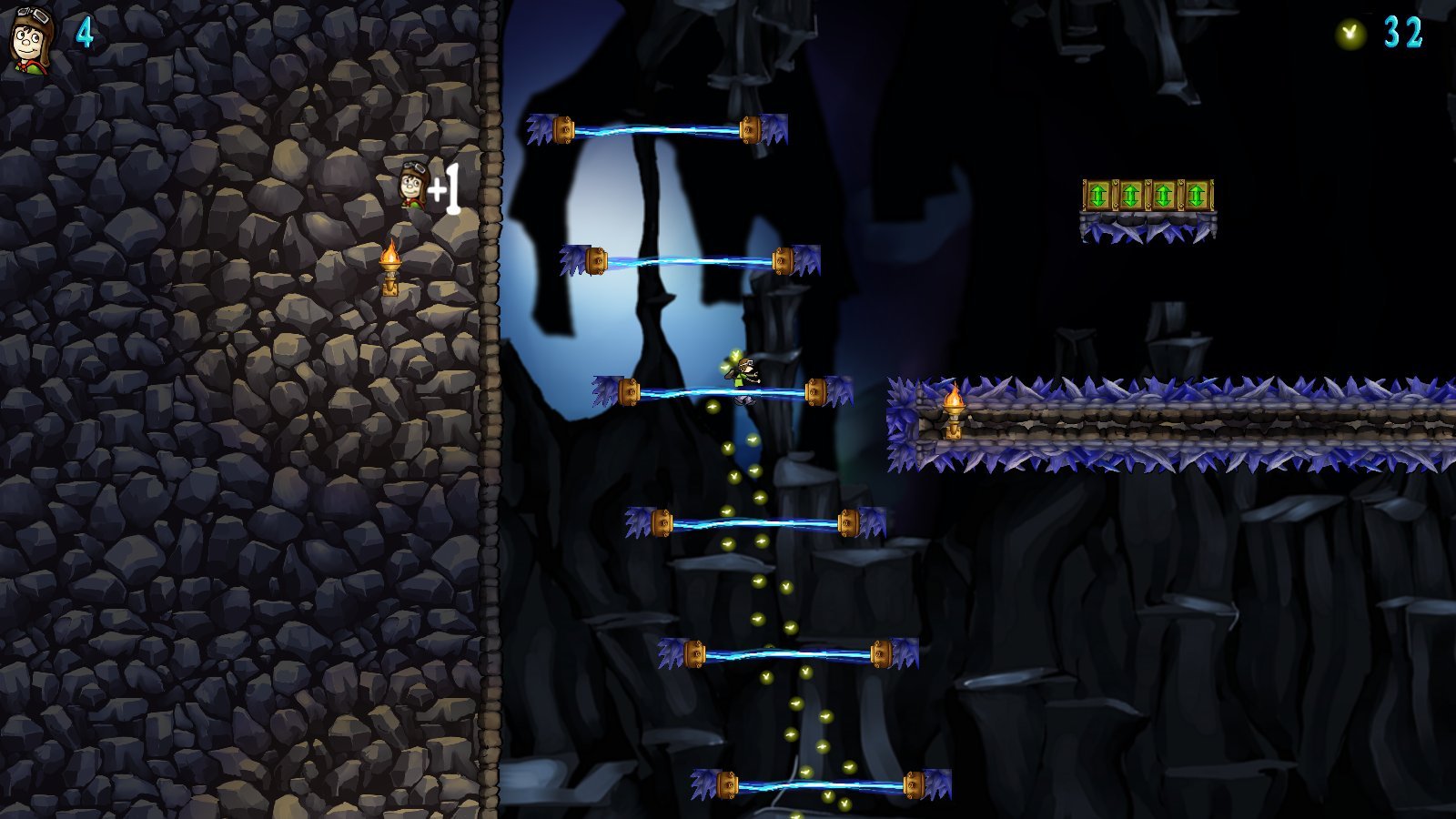Click the rightmost green up-arrow block
The width and height of the screenshot is (1456, 819).
[x=1198, y=196]
